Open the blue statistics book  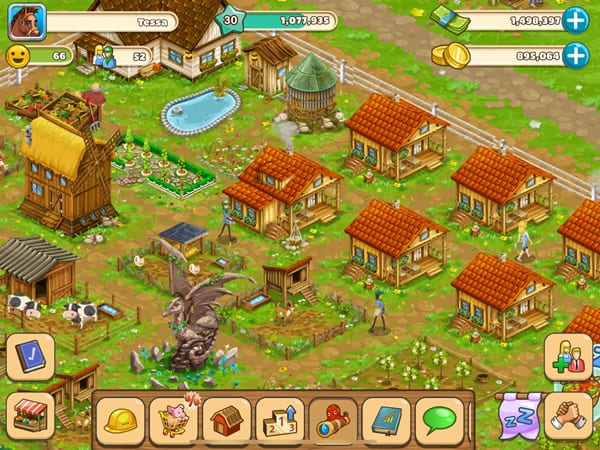(386, 418)
